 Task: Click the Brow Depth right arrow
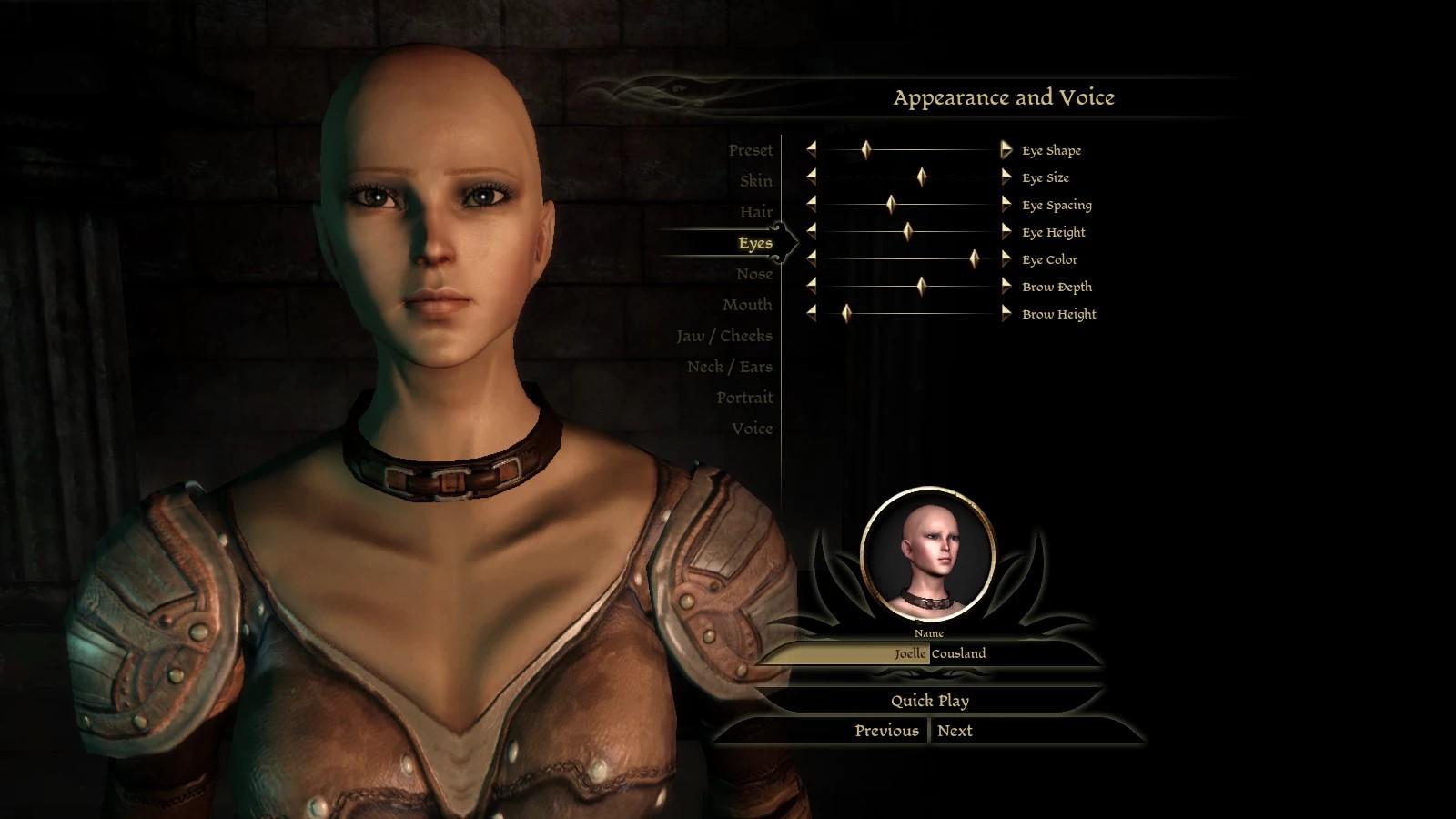coord(1006,286)
